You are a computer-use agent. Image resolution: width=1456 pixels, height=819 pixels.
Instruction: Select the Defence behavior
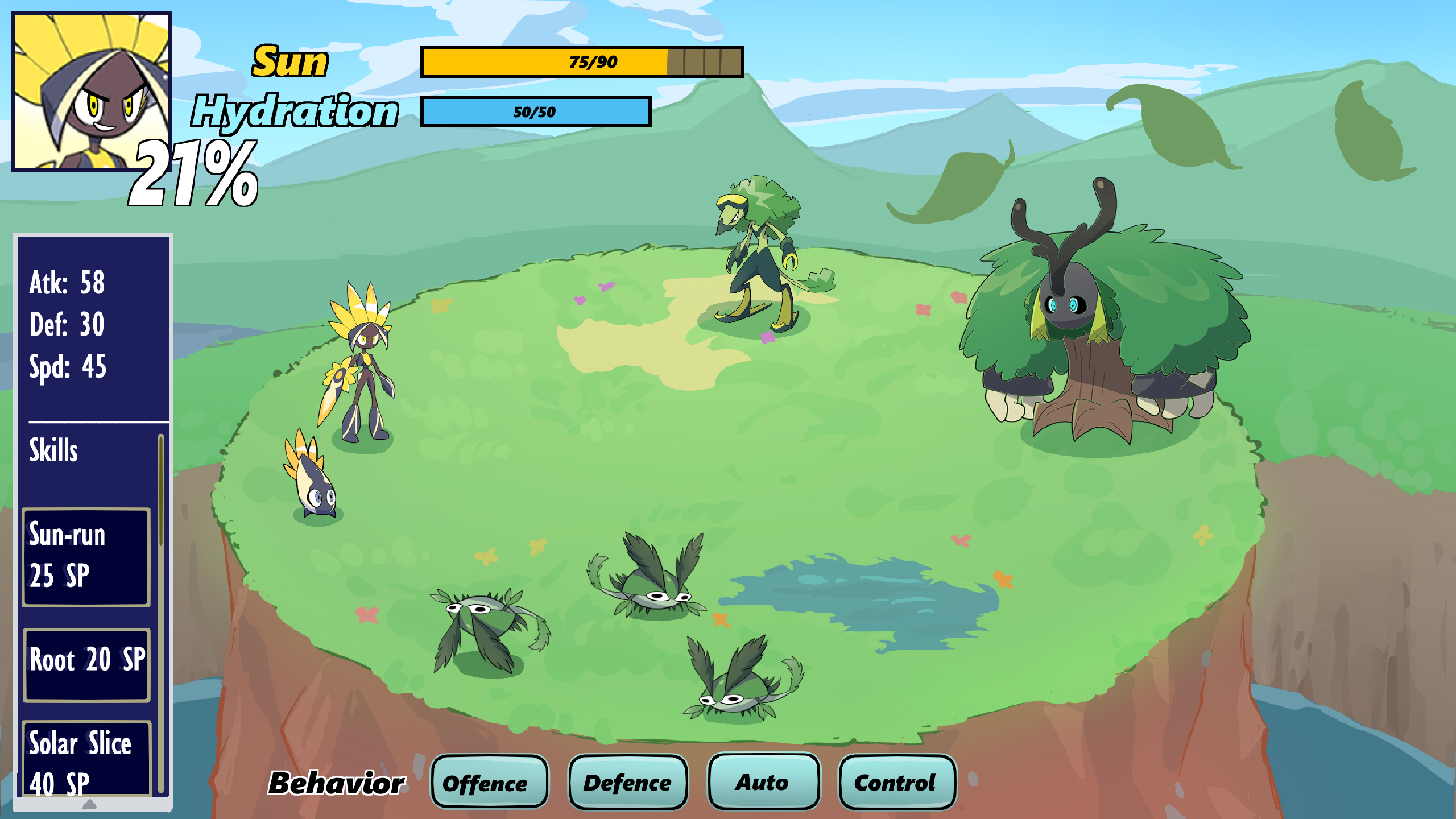coord(628,782)
